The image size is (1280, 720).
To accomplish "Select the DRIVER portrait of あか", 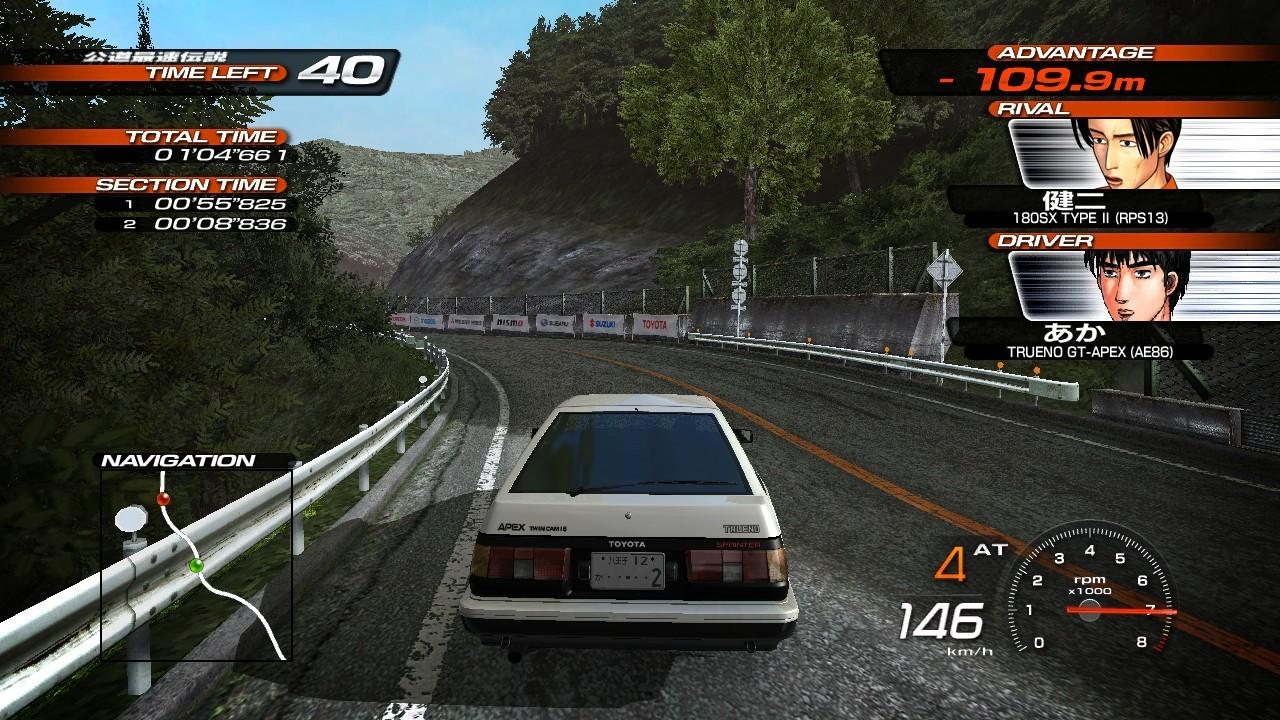I will [1132, 287].
